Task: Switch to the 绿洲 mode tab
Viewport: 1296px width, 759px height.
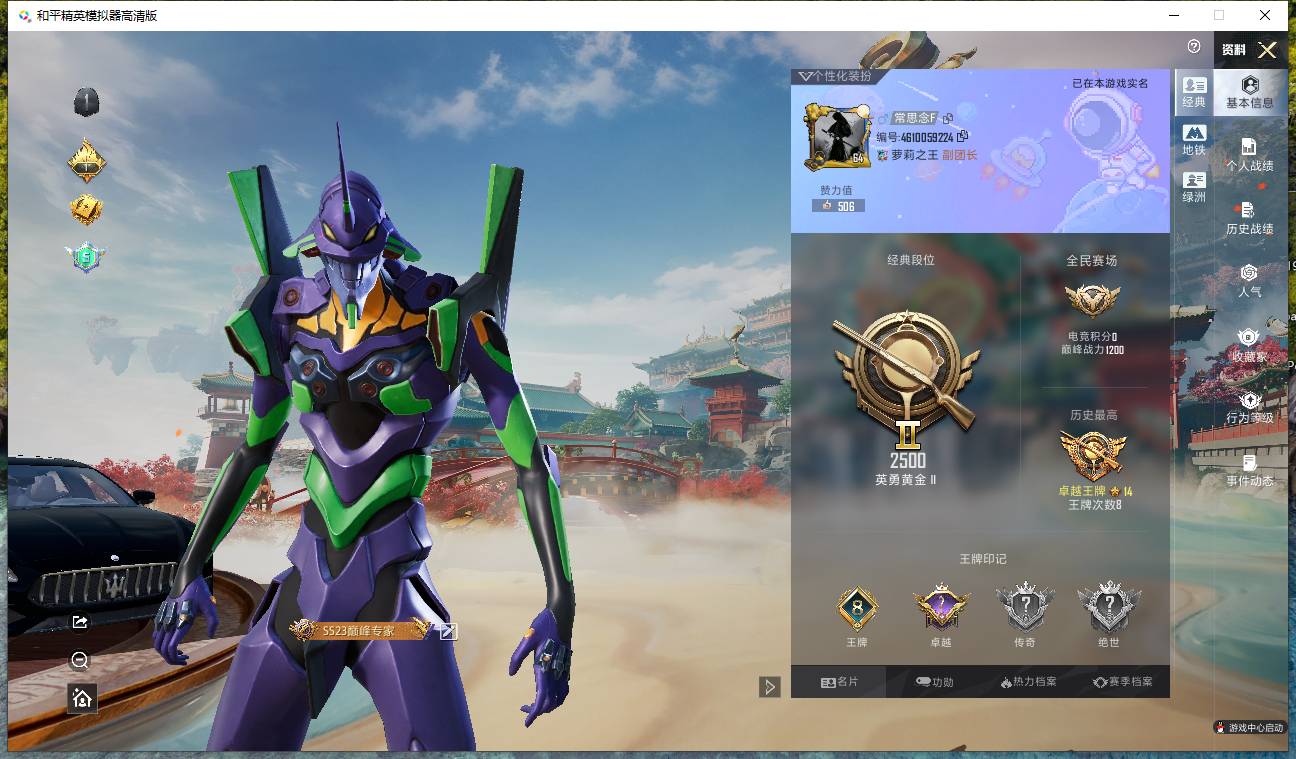Action: [x=1194, y=186]
